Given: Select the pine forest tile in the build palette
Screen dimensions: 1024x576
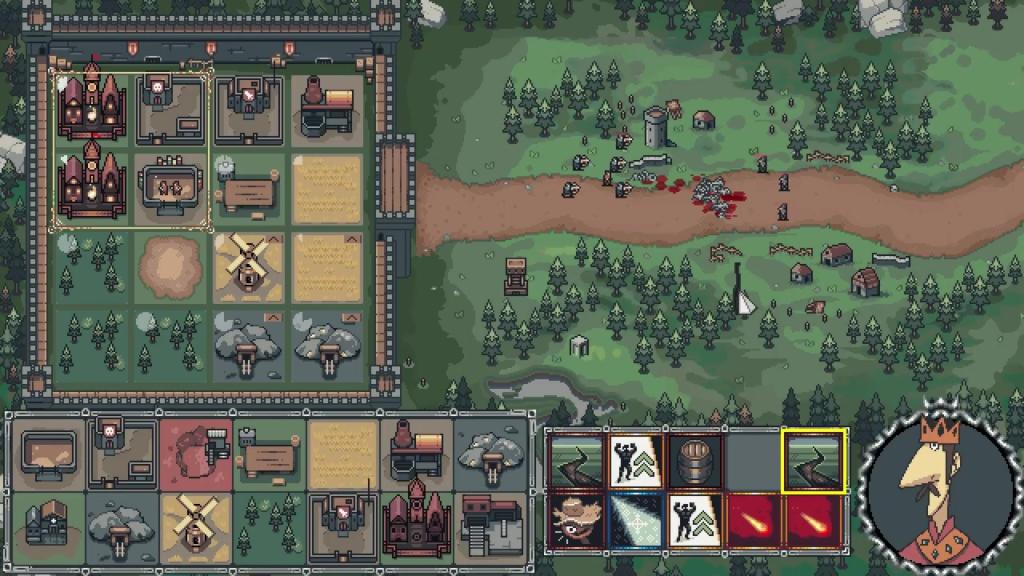Looking at the screenshot, I should 269,525.
